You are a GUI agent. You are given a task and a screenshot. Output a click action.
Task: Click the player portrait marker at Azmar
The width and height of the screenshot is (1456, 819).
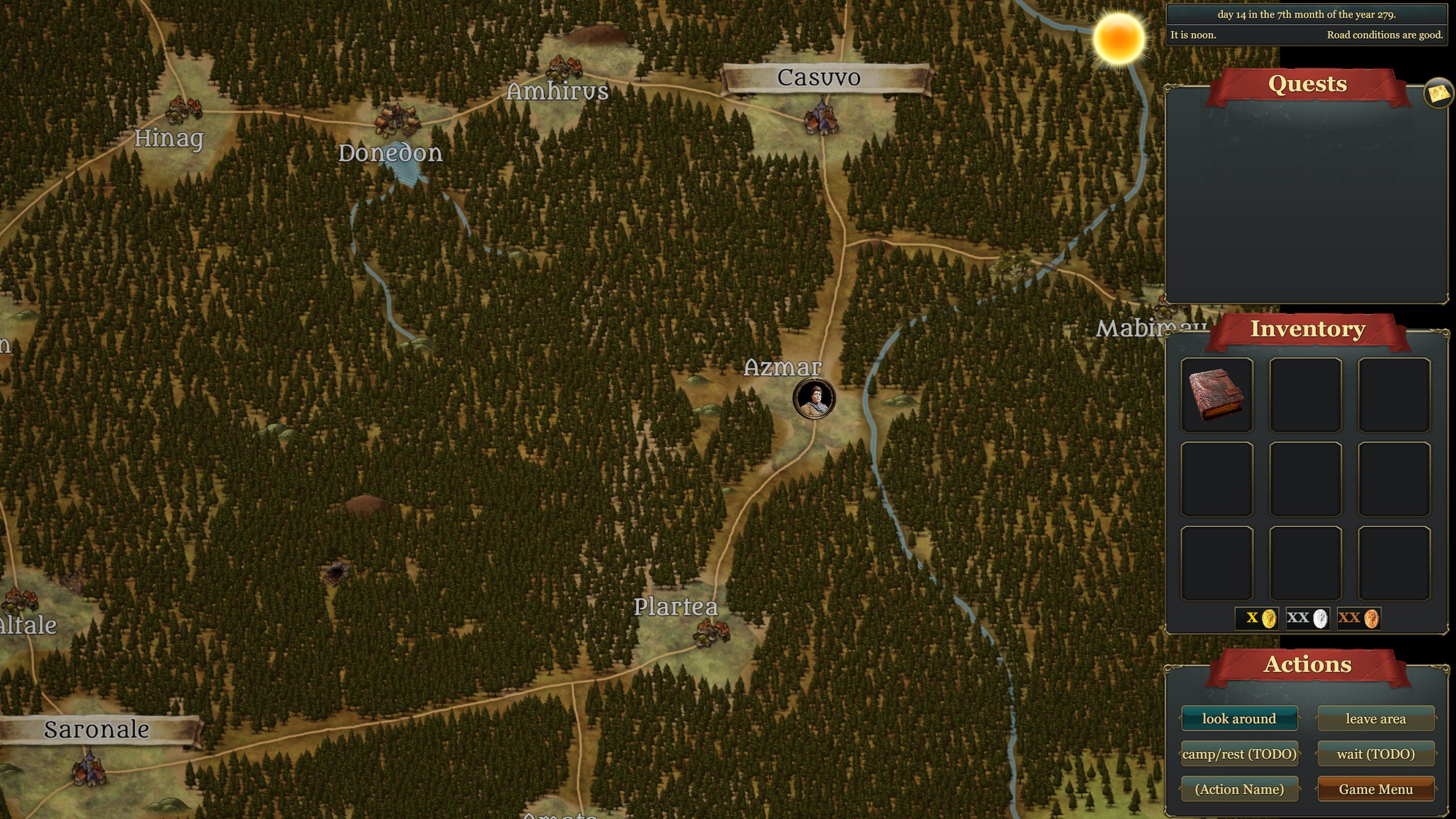pos(814,398)
